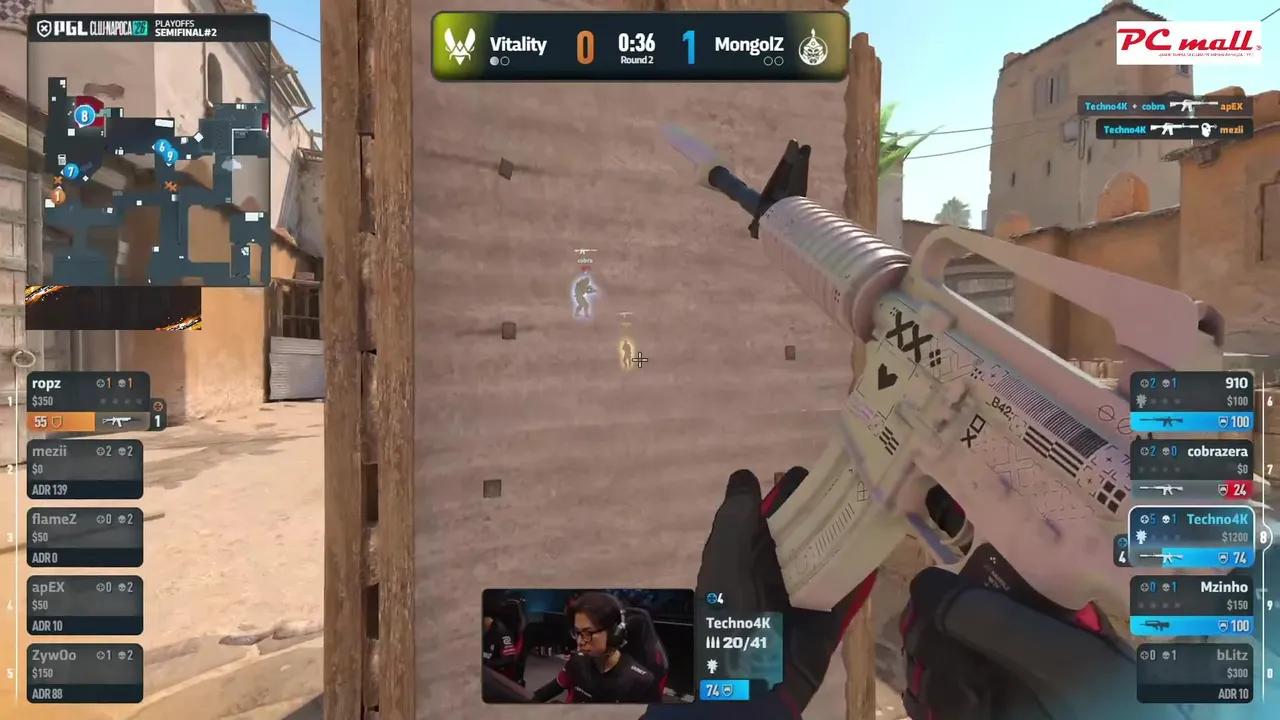Screen dimensions: 1280x720
Task: Click the headshot skull icon in mezii kill feed line
Action: click(x=1208, y=128)
